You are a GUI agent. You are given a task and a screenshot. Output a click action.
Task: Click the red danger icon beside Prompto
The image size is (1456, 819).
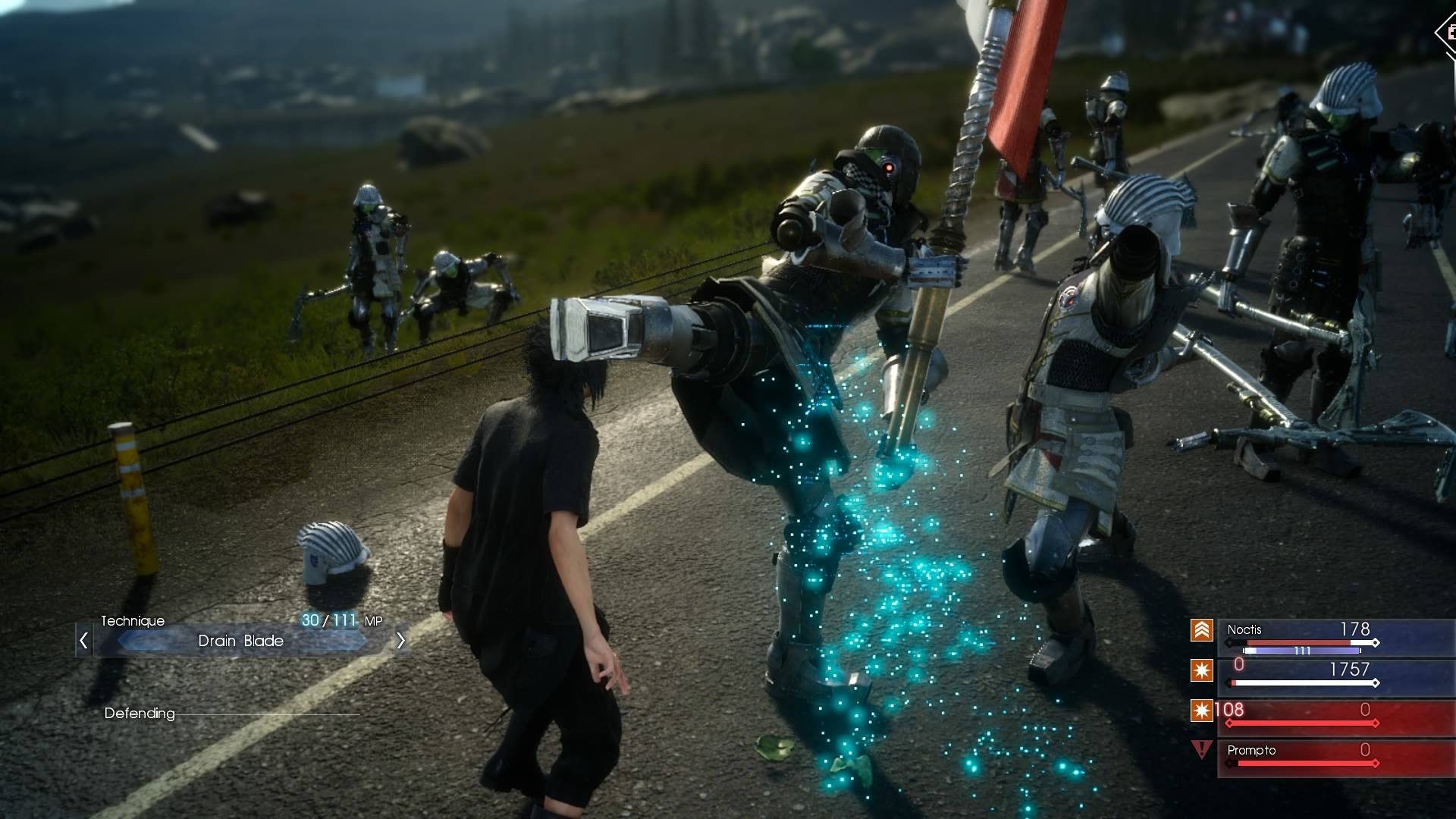coord(1201,750)
